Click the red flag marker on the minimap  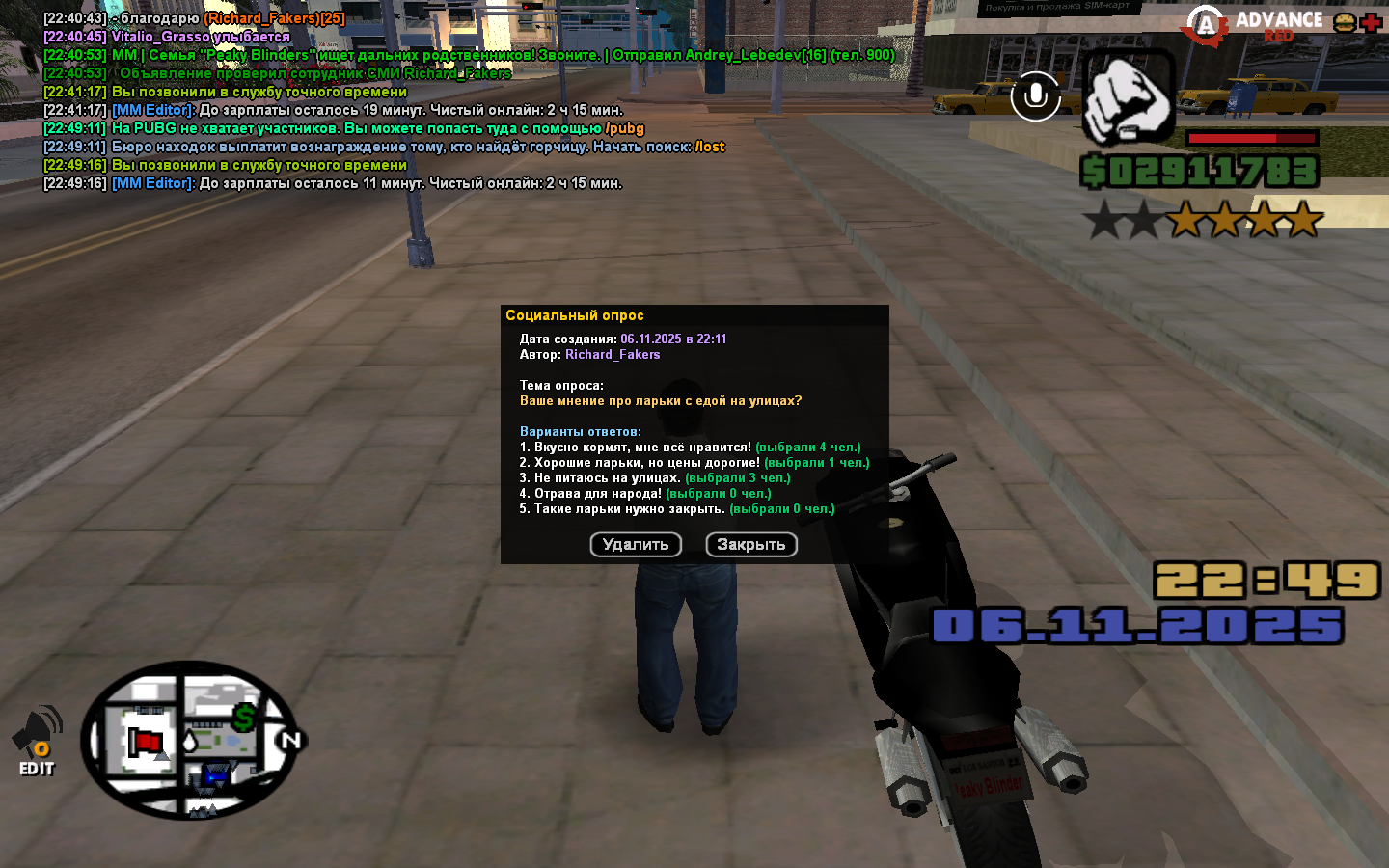pos(148,742)
